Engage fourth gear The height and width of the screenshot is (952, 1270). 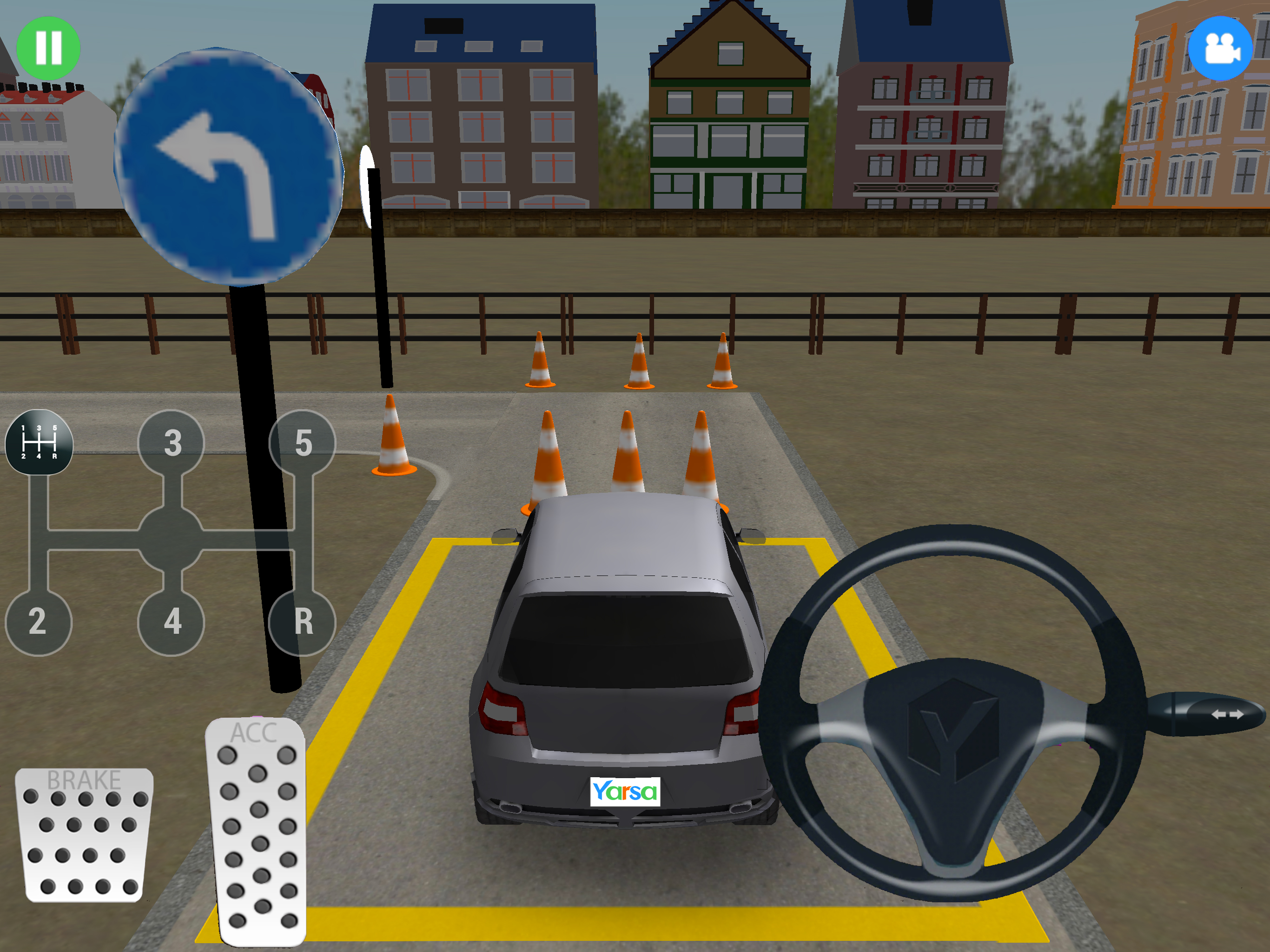click(x=171, y=622)
